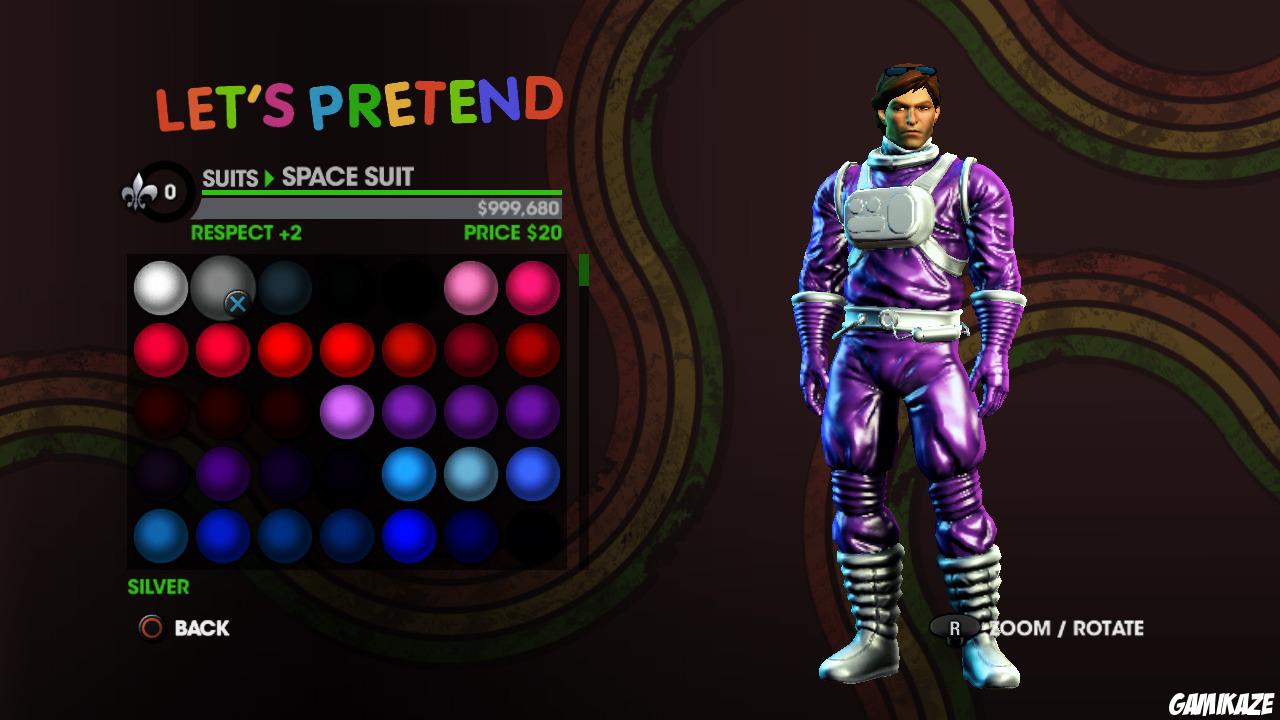This screenshot has height=720, width=1280.
Task: Click the ZOOM / ROTATE text label
Action: pyautogui.click(x=1065, y=629)
